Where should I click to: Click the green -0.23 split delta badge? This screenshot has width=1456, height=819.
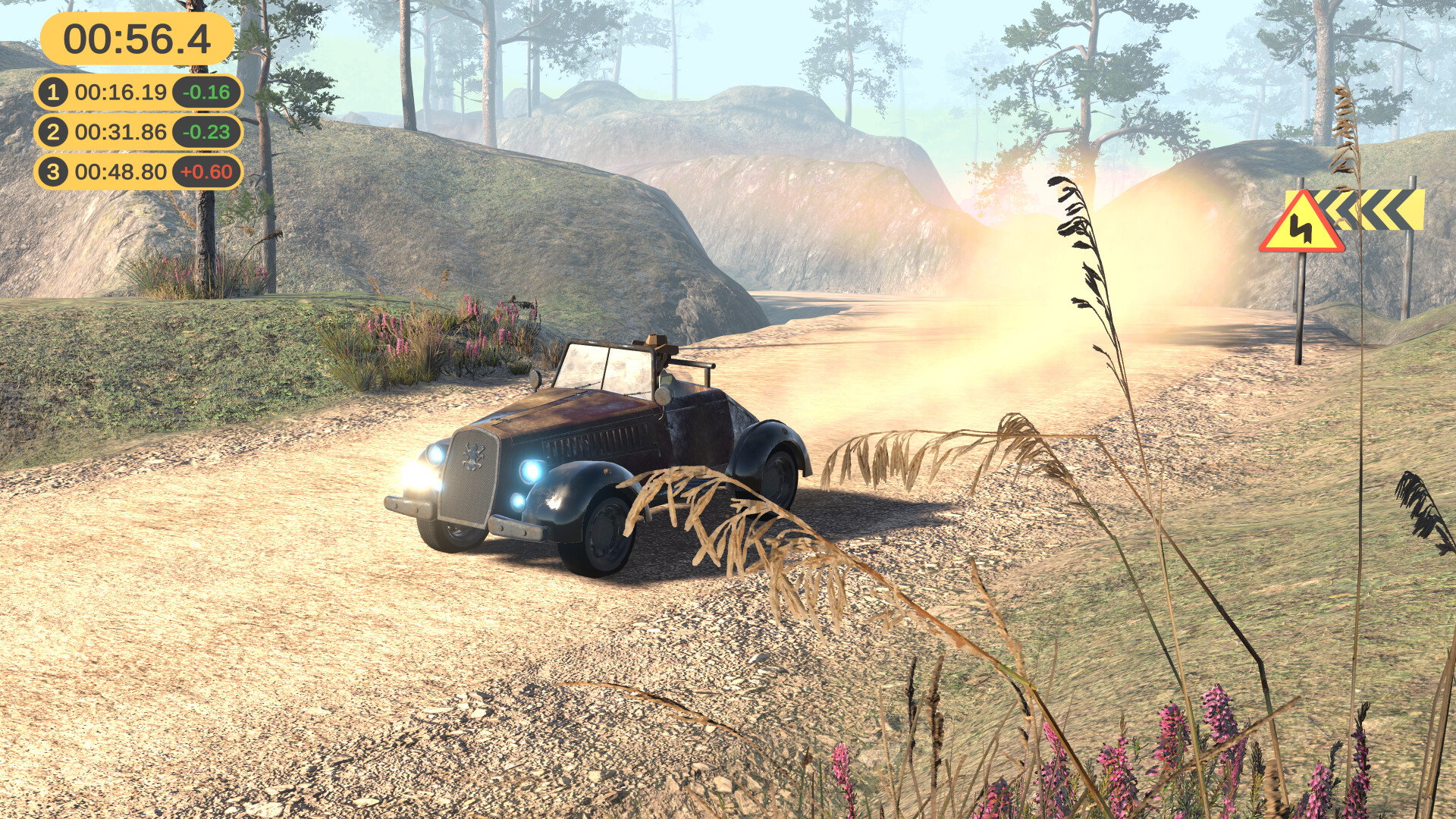pyautogui.click(x=208, y=130)
